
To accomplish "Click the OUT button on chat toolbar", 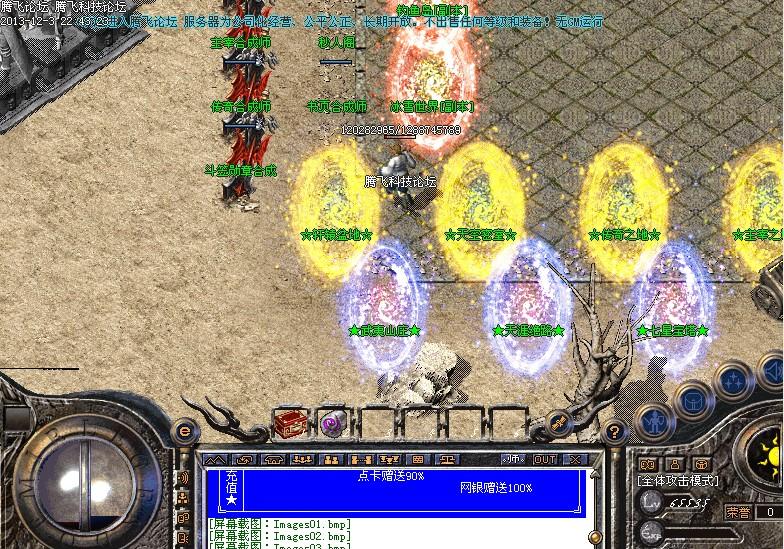I will (545, 459).
